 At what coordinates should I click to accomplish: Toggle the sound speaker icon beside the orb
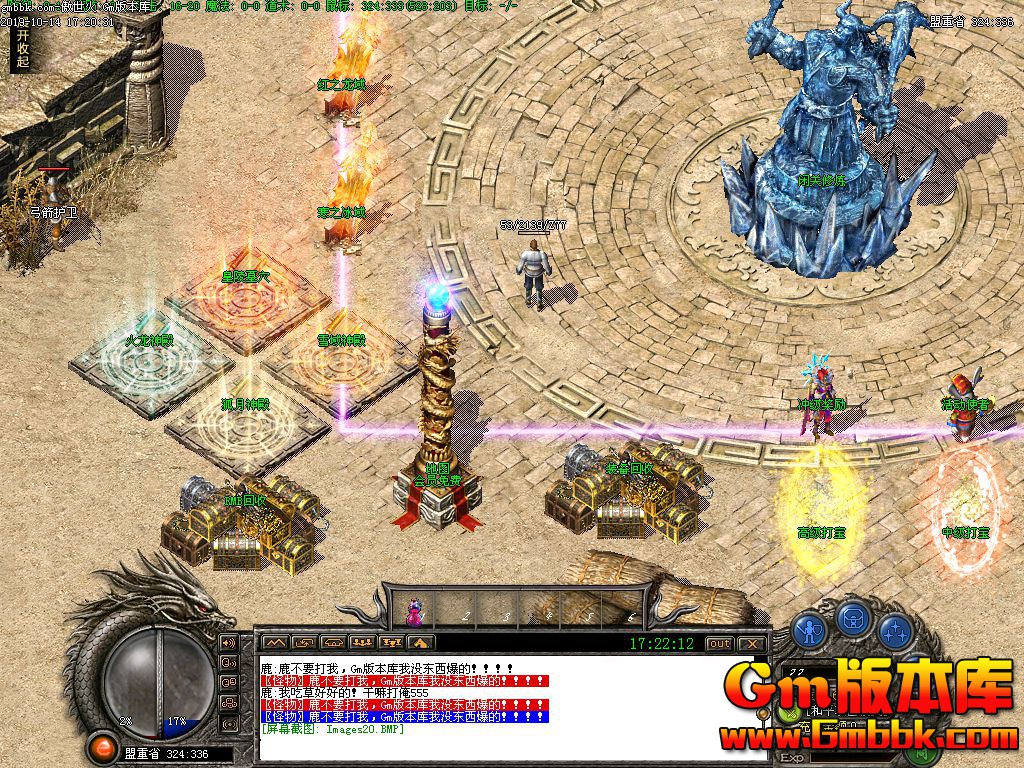pos(228,643)
